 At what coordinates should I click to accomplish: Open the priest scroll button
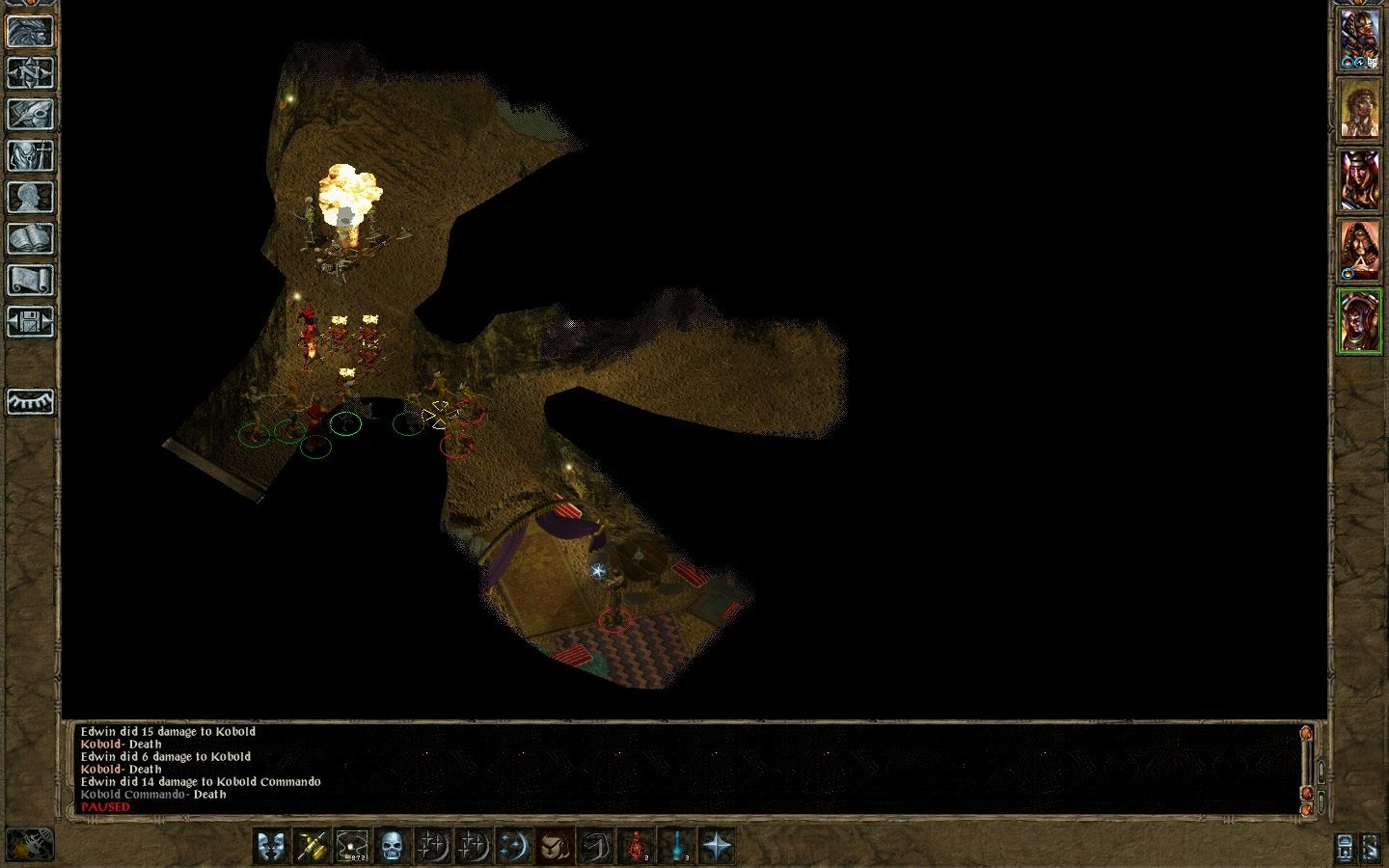coord(30,280)
